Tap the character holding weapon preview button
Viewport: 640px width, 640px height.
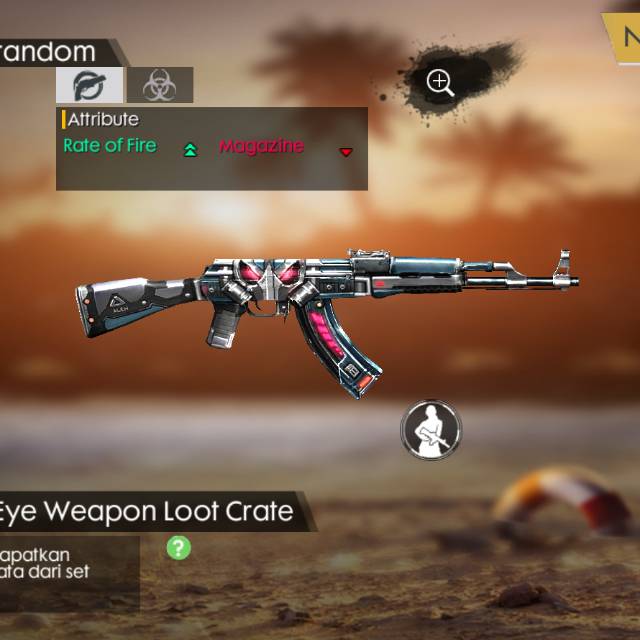click(x=430, y=429)
